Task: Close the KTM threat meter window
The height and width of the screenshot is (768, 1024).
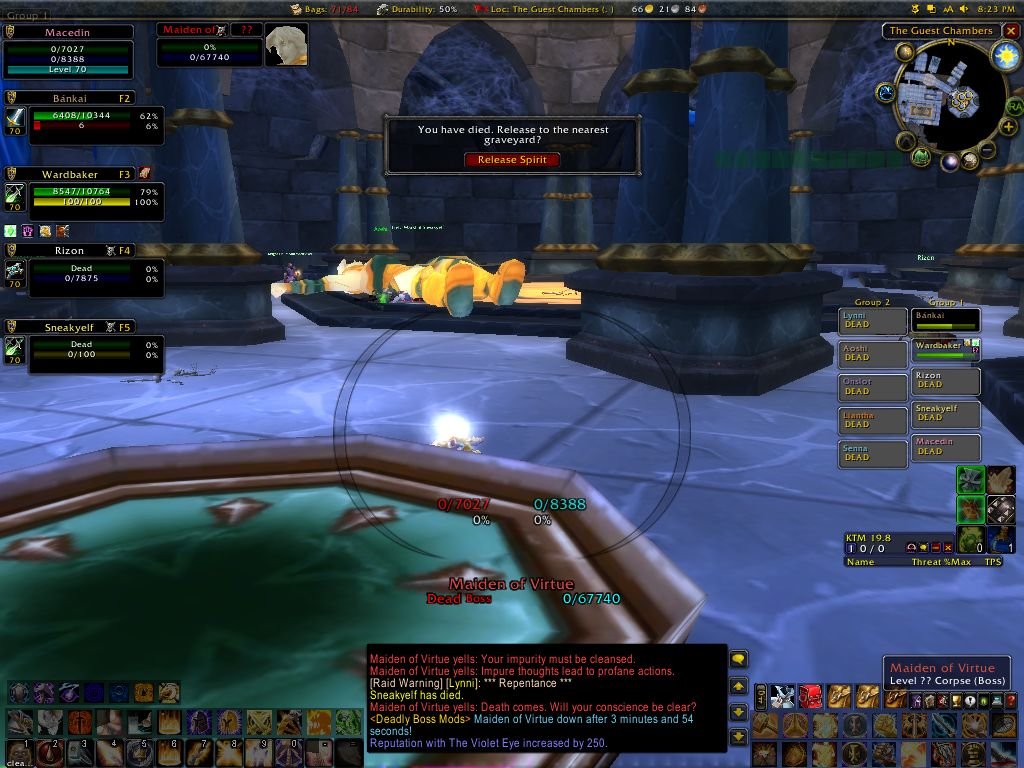Action: pos(945,548)
